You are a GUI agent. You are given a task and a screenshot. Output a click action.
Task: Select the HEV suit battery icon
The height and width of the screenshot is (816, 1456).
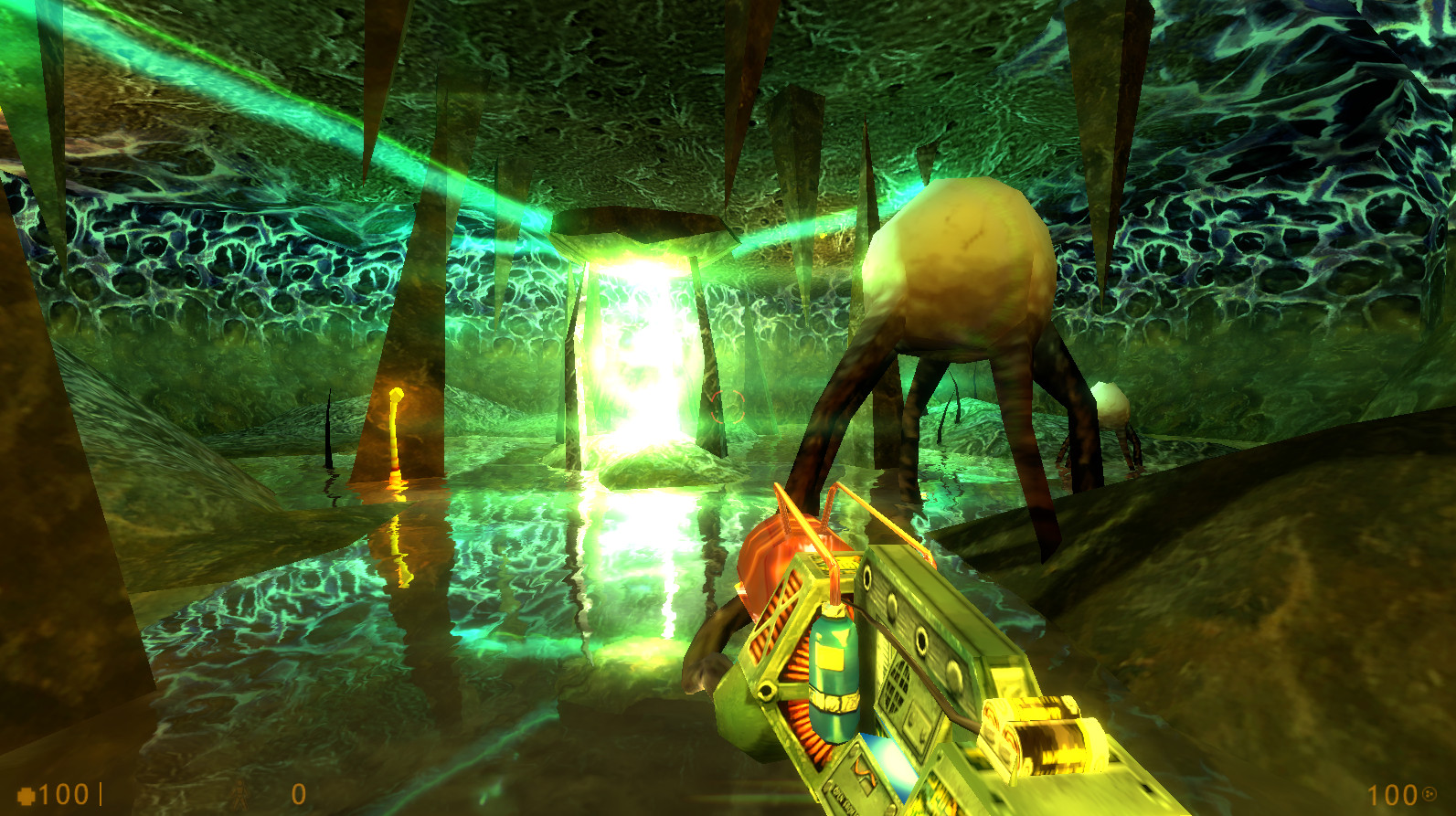[241, 793]
